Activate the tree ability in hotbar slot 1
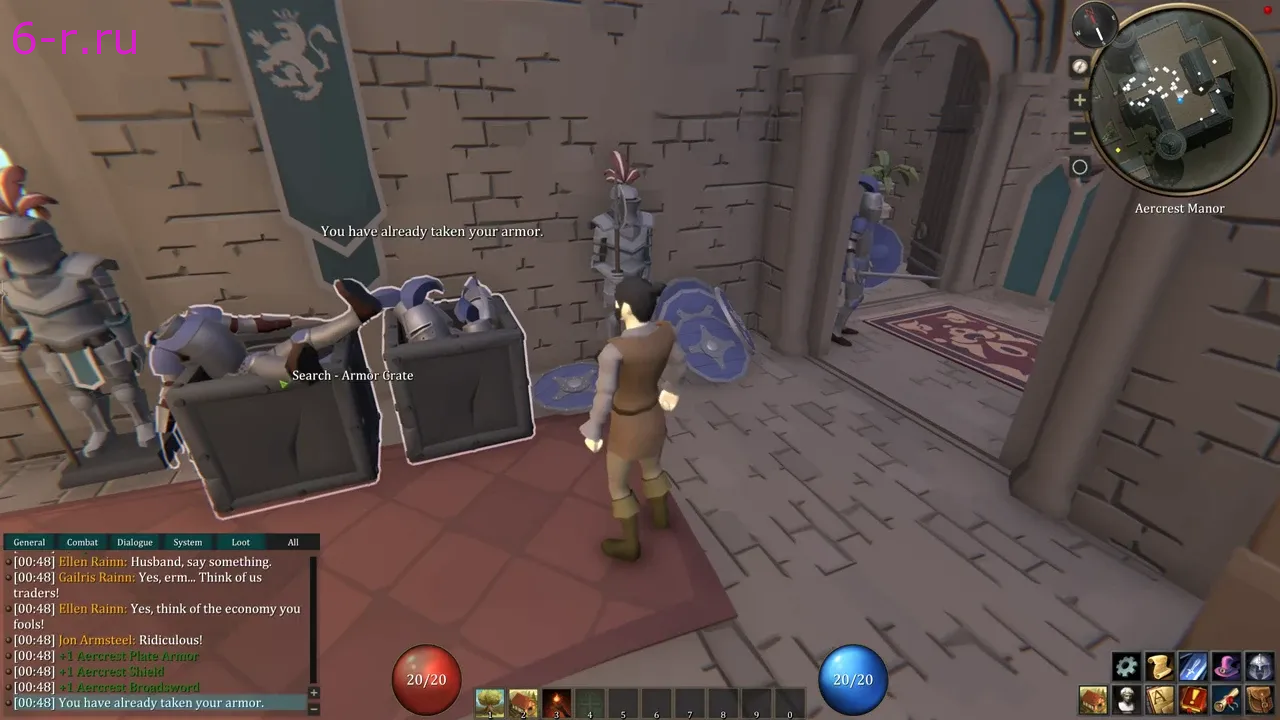The image size is (1280, 720). coord(490,702)
